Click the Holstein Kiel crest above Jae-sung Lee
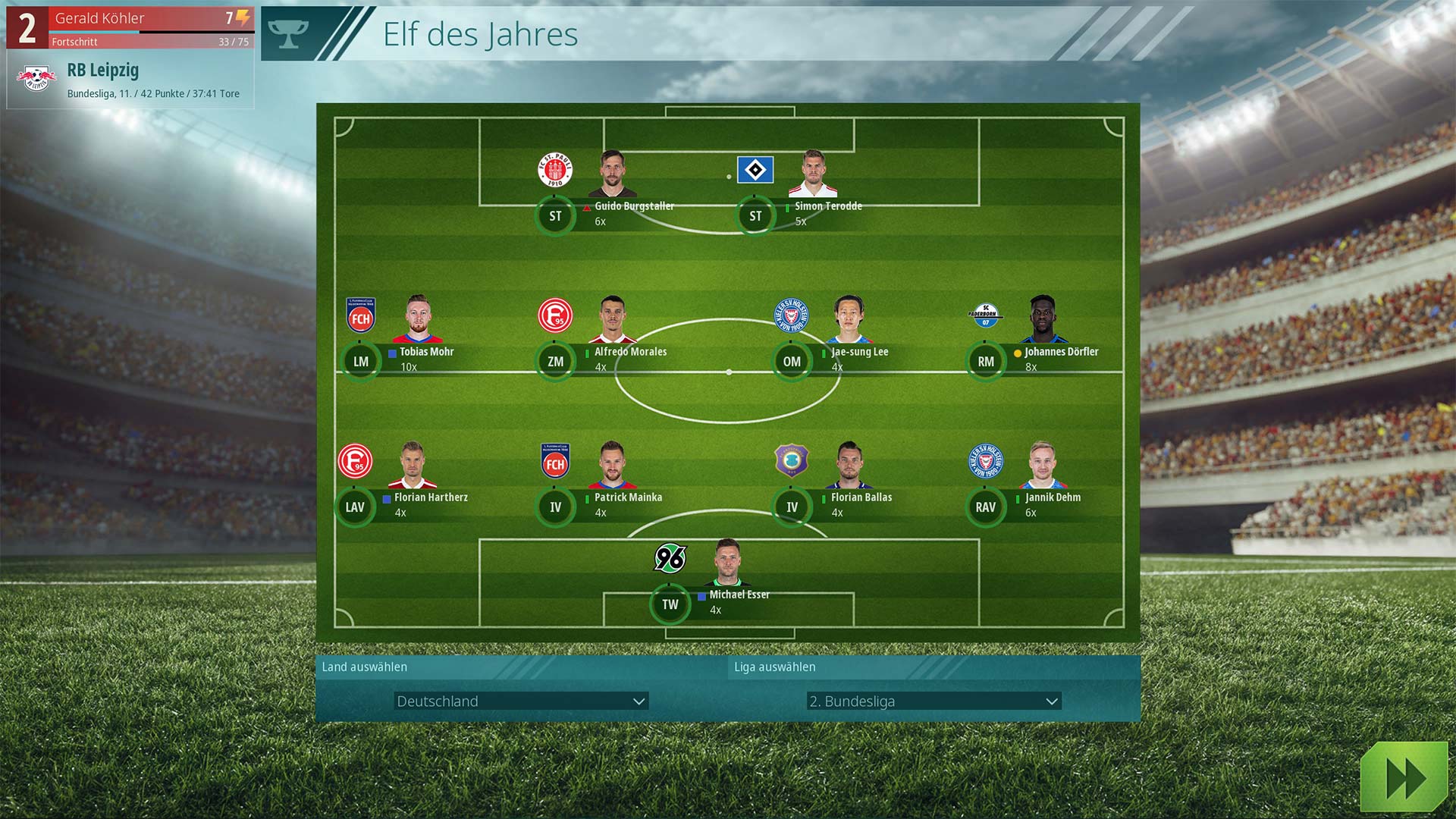Viewport: 1456px width, 819px height. tap(790, 315)
